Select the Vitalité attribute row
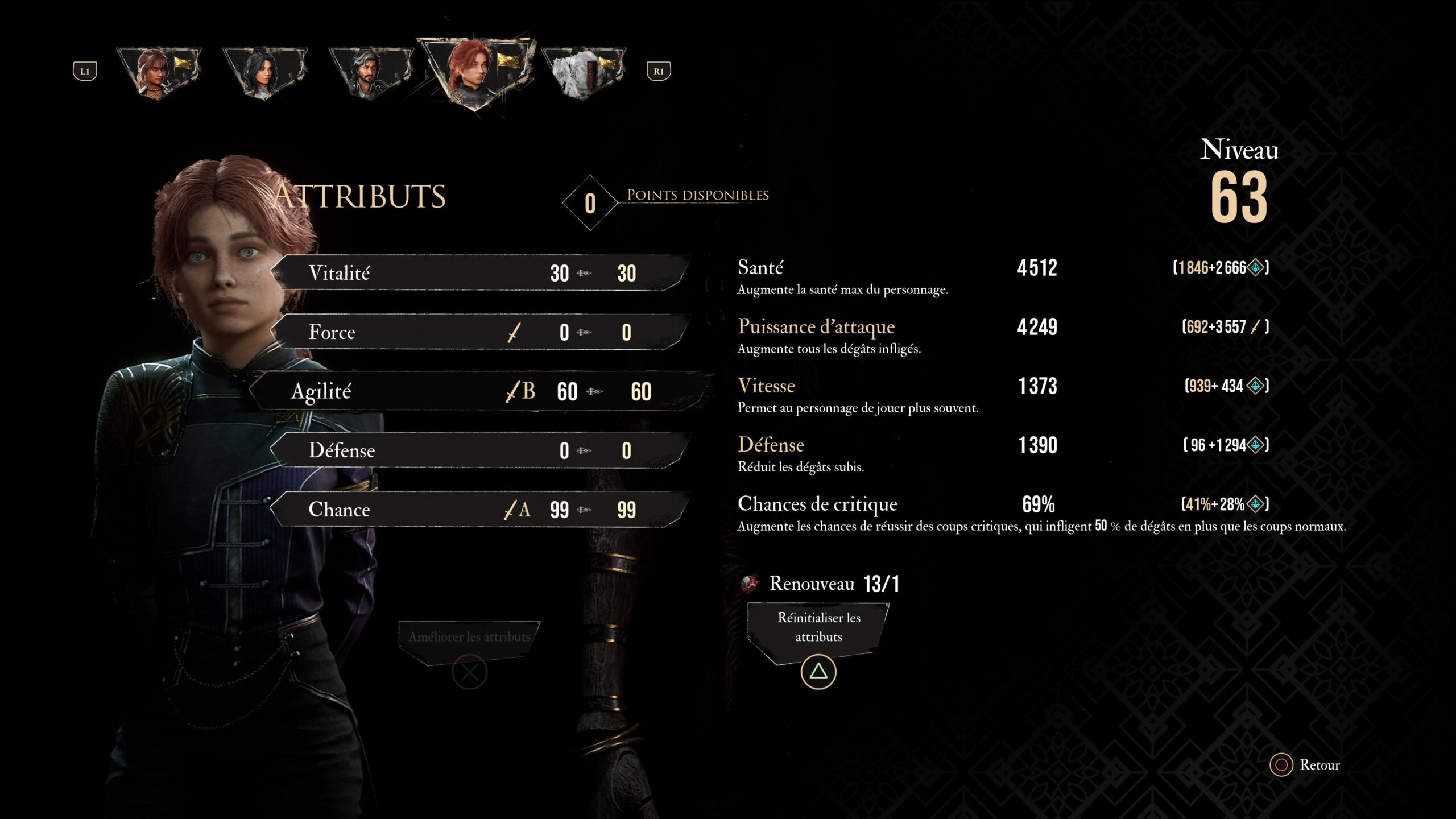1456x819 pixels. coord(481,273)
